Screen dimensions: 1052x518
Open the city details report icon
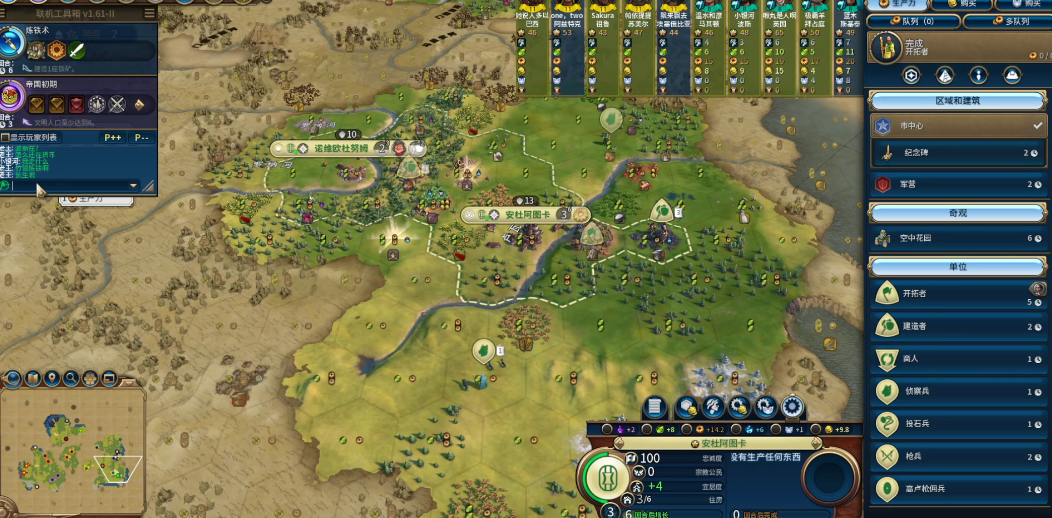[655, 407]
